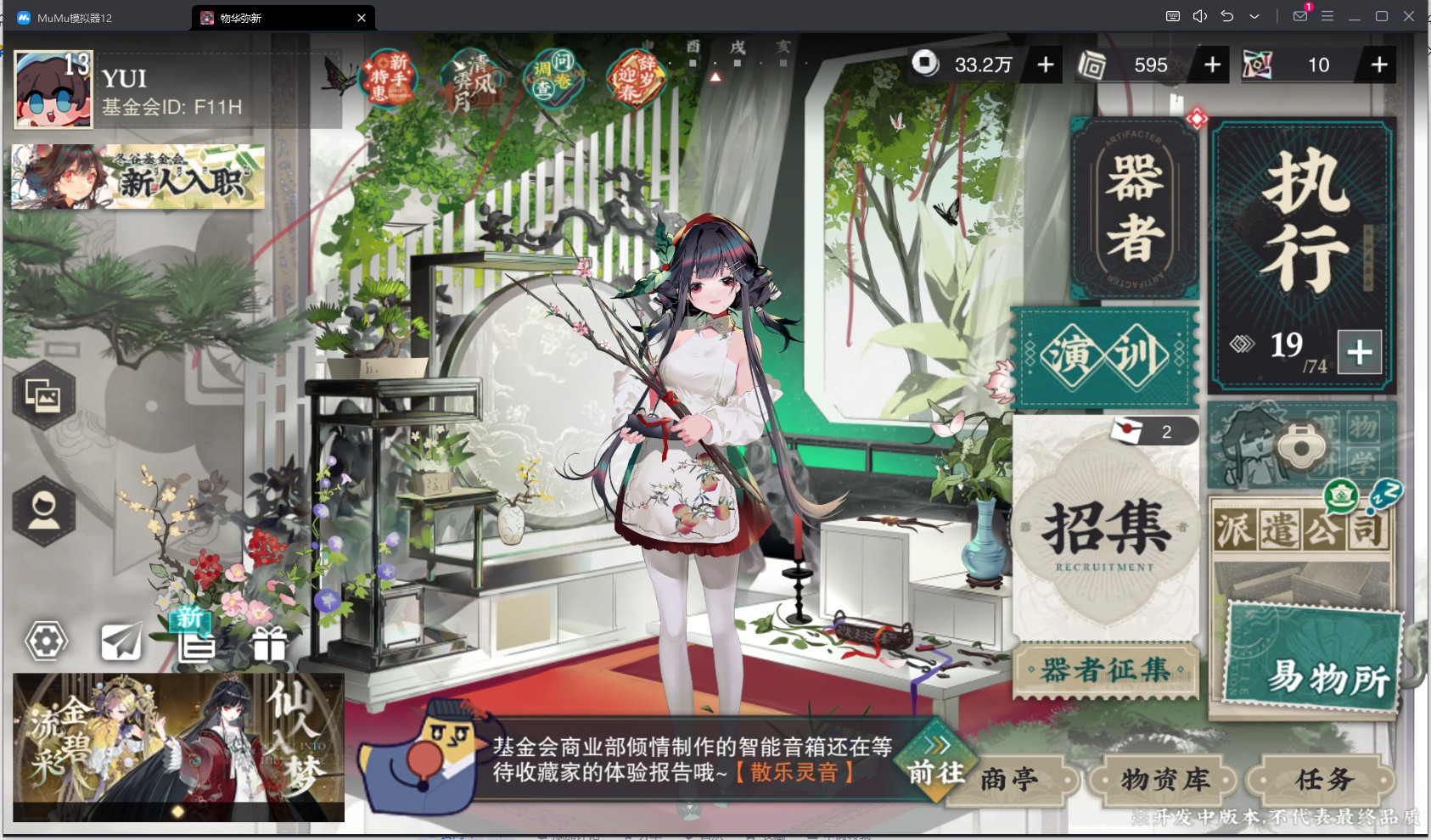Close the 物华弥新 emulator tab
1431x840 pixels.
(362, 18)
